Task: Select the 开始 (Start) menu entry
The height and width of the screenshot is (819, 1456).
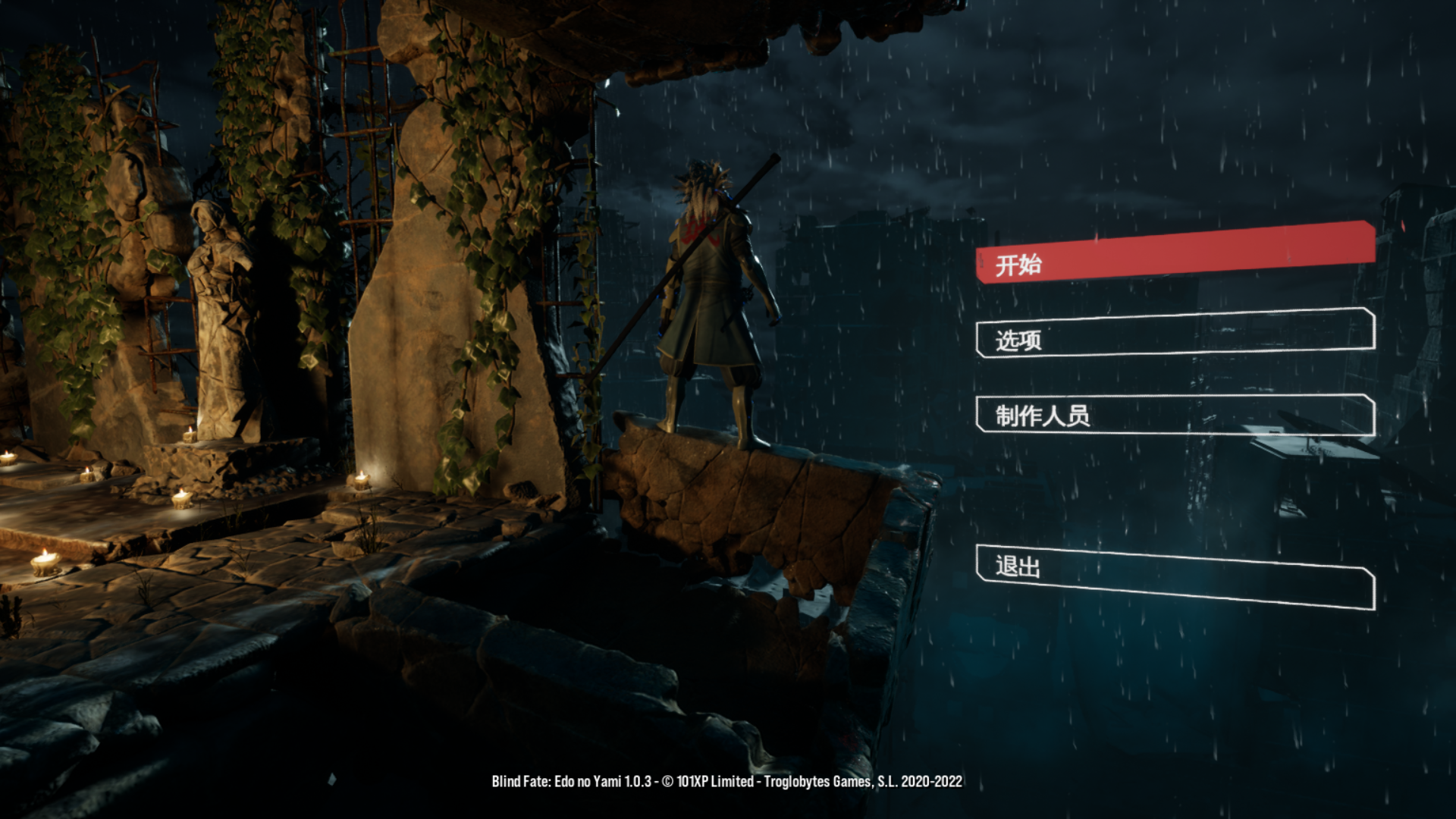Action: [x=1175, y=254]
